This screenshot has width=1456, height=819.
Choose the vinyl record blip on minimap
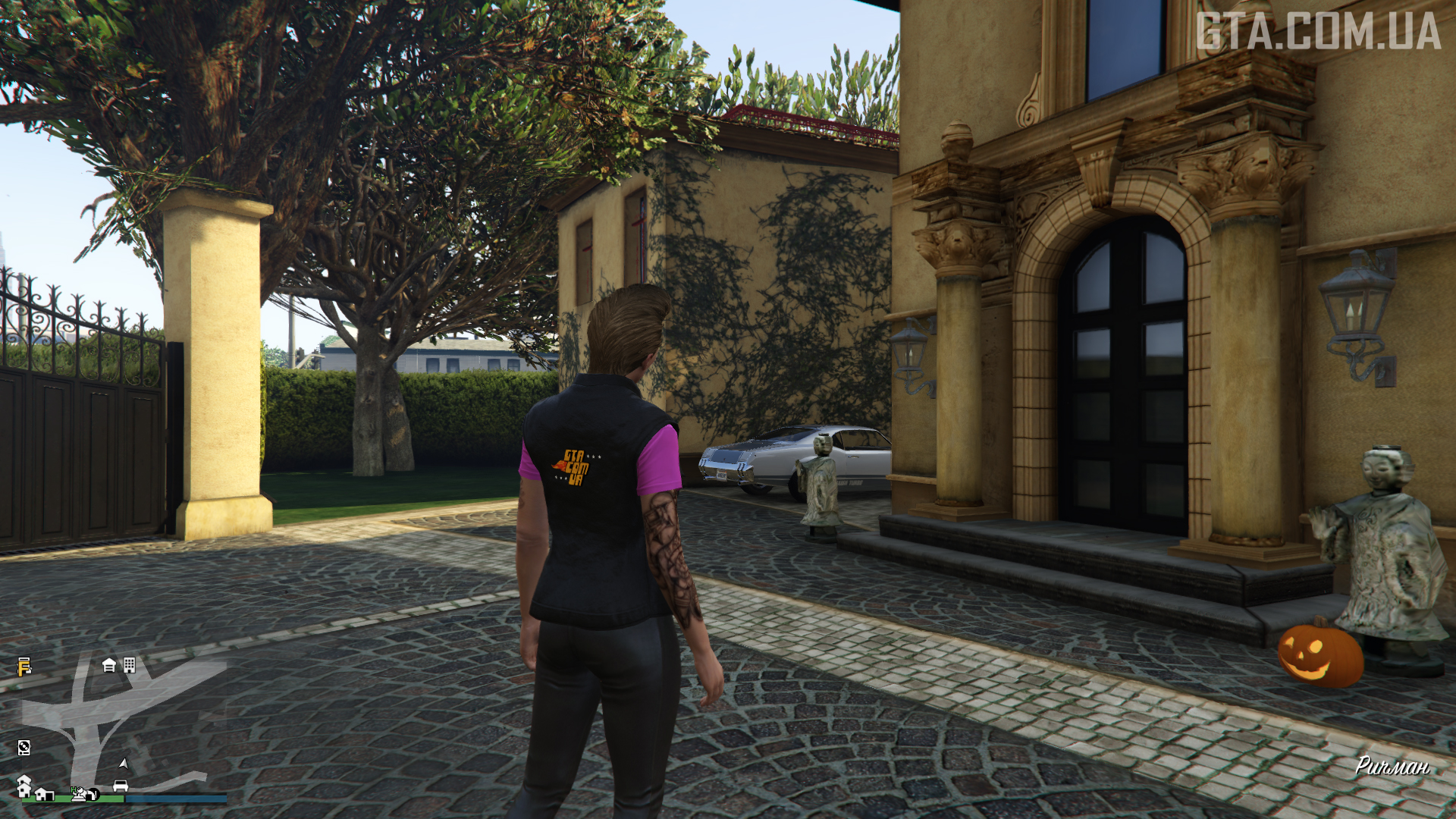[24, 748]
